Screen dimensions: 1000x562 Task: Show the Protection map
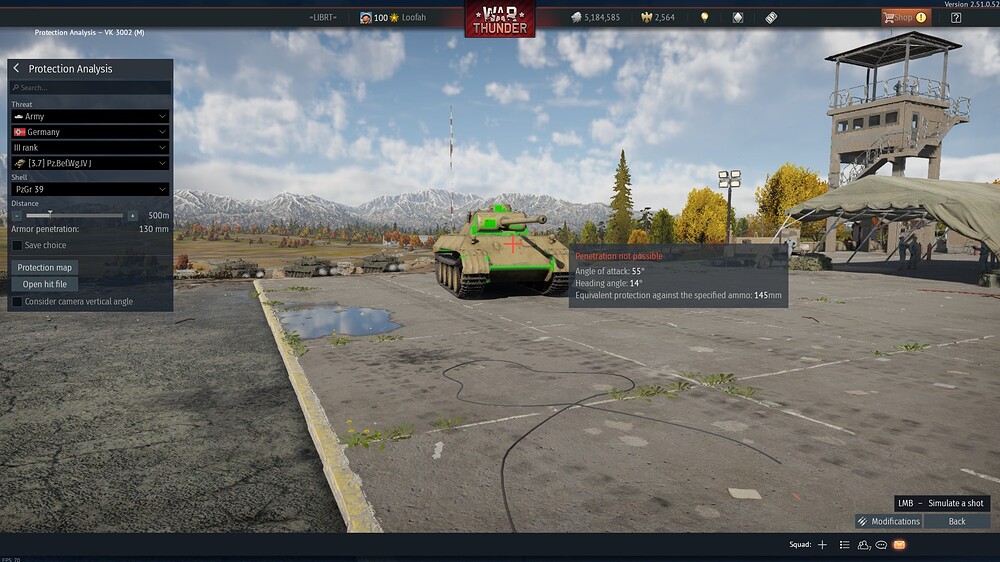coord(45,268)
